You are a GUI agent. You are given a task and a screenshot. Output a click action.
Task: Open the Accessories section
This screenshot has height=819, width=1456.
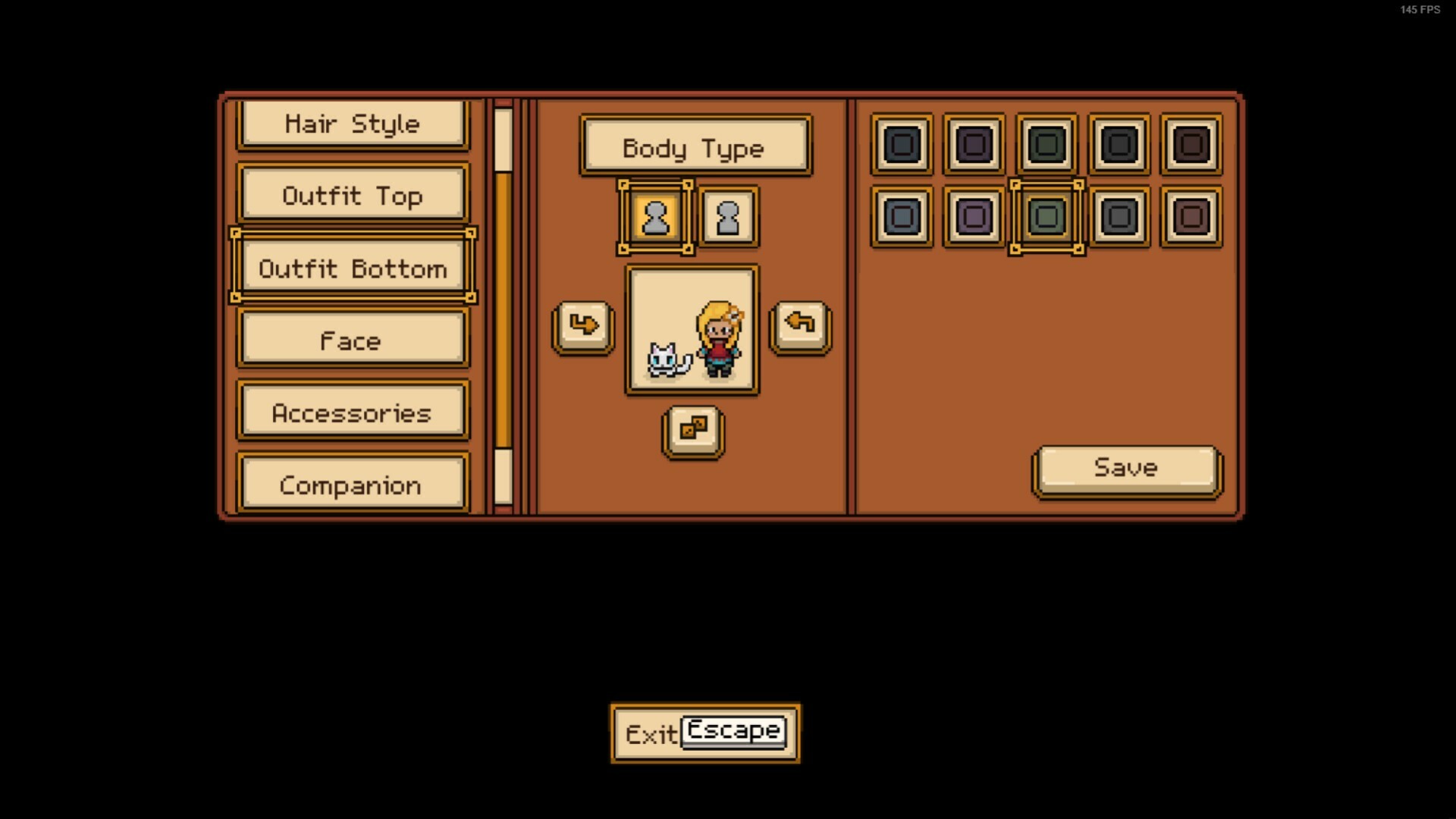(x=353, y=413)
